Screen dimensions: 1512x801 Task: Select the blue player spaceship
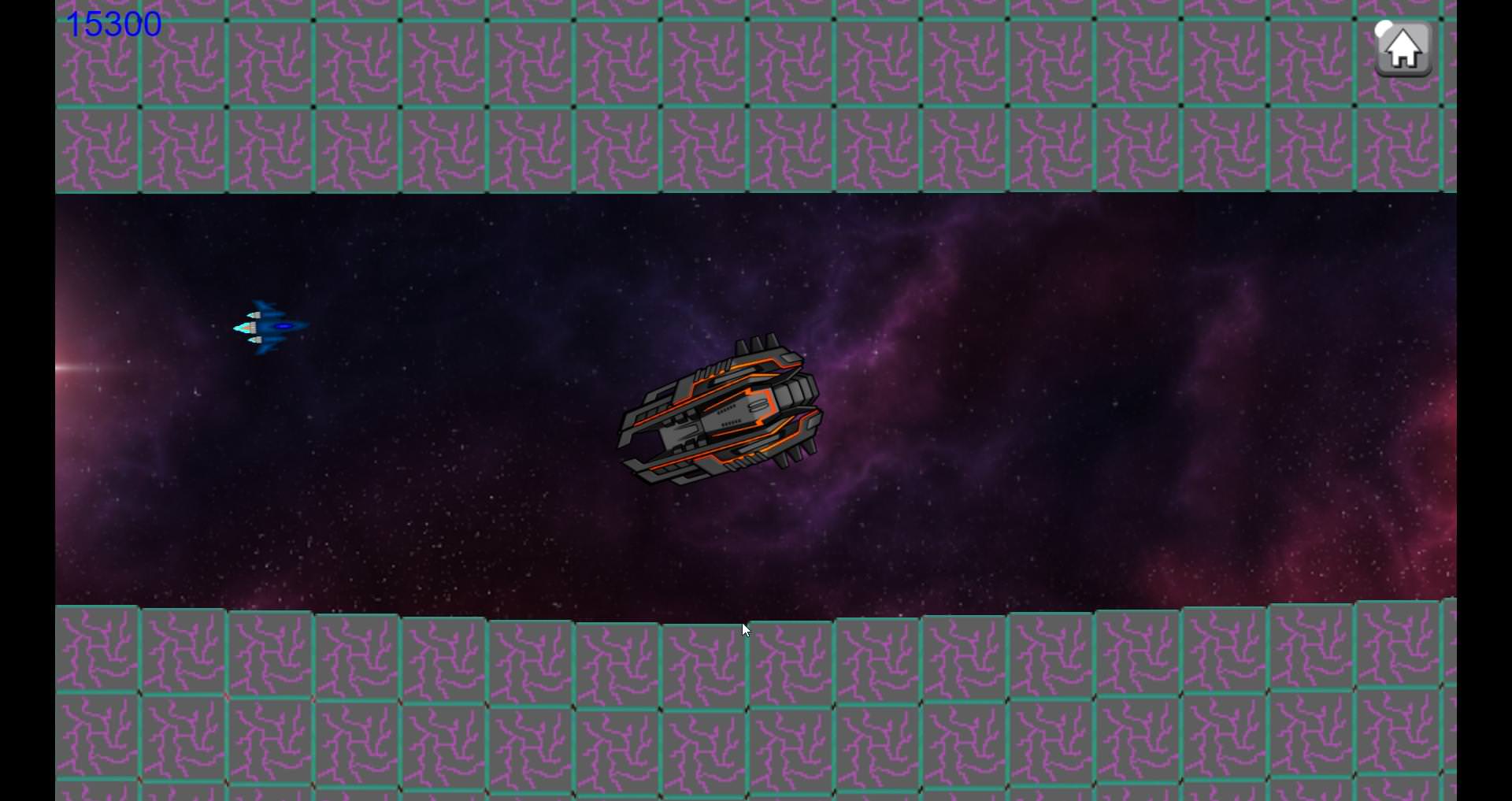tap(268, 327)
